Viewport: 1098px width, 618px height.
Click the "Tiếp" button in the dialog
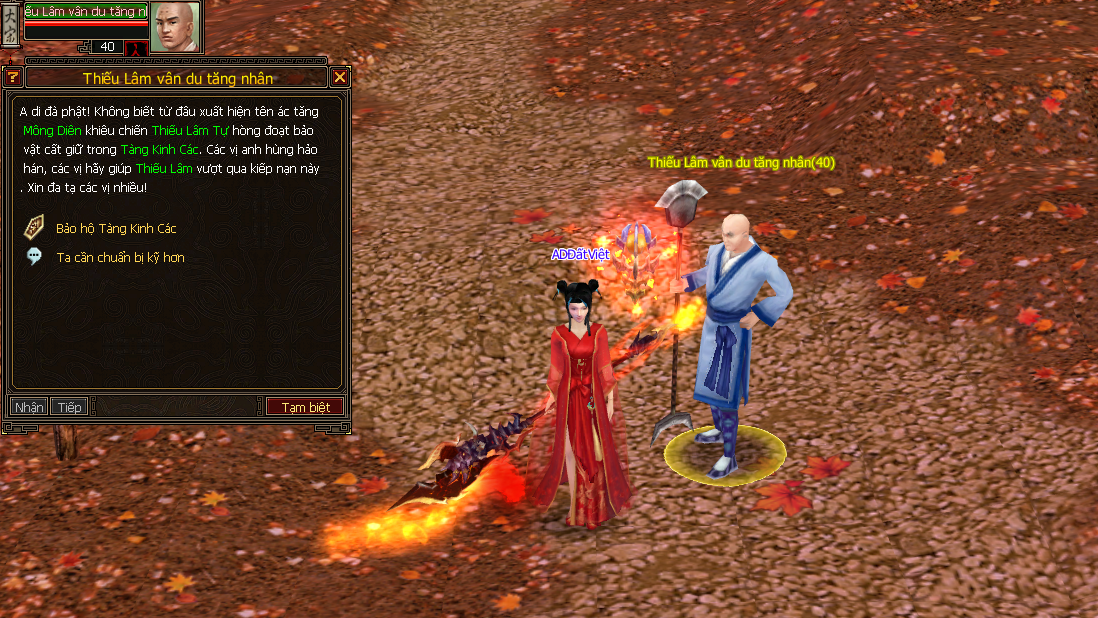click(69, 407)
